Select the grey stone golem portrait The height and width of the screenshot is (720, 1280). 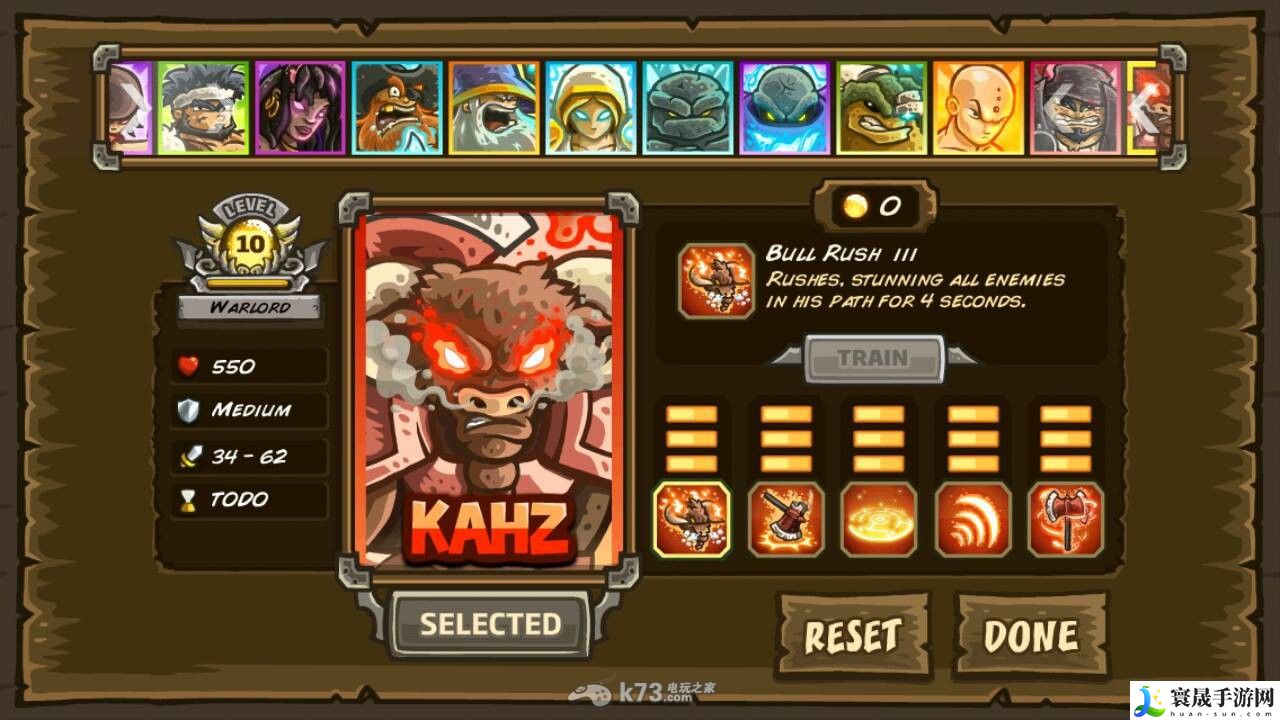click(688, 108)
